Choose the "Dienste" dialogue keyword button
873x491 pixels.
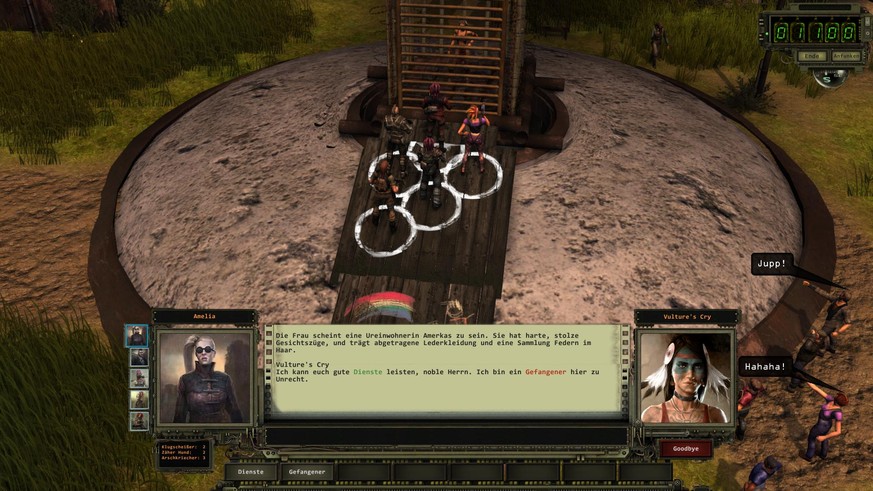(251, 471)
